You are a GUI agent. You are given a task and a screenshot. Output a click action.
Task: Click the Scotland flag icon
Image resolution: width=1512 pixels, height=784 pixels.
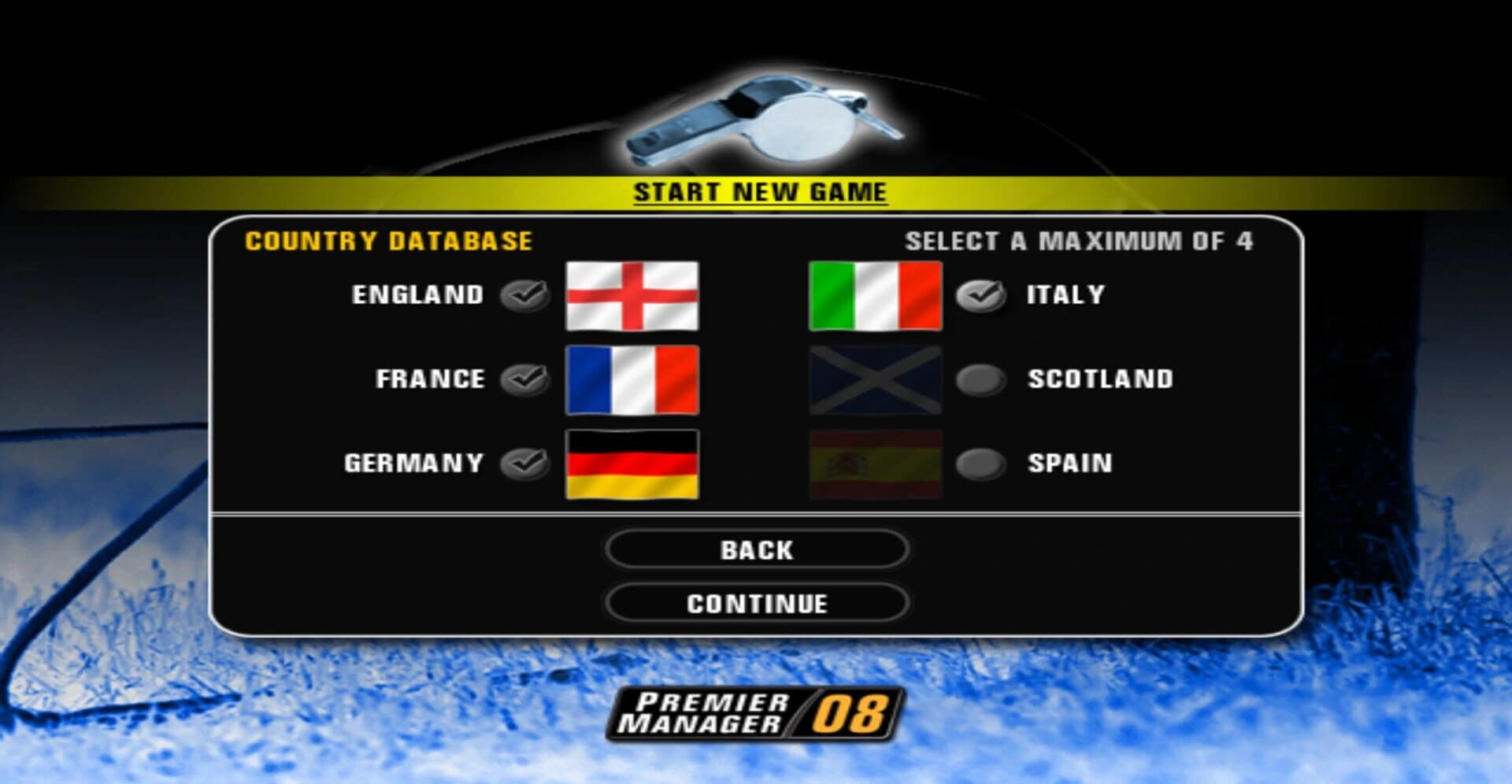click(876, 379)
